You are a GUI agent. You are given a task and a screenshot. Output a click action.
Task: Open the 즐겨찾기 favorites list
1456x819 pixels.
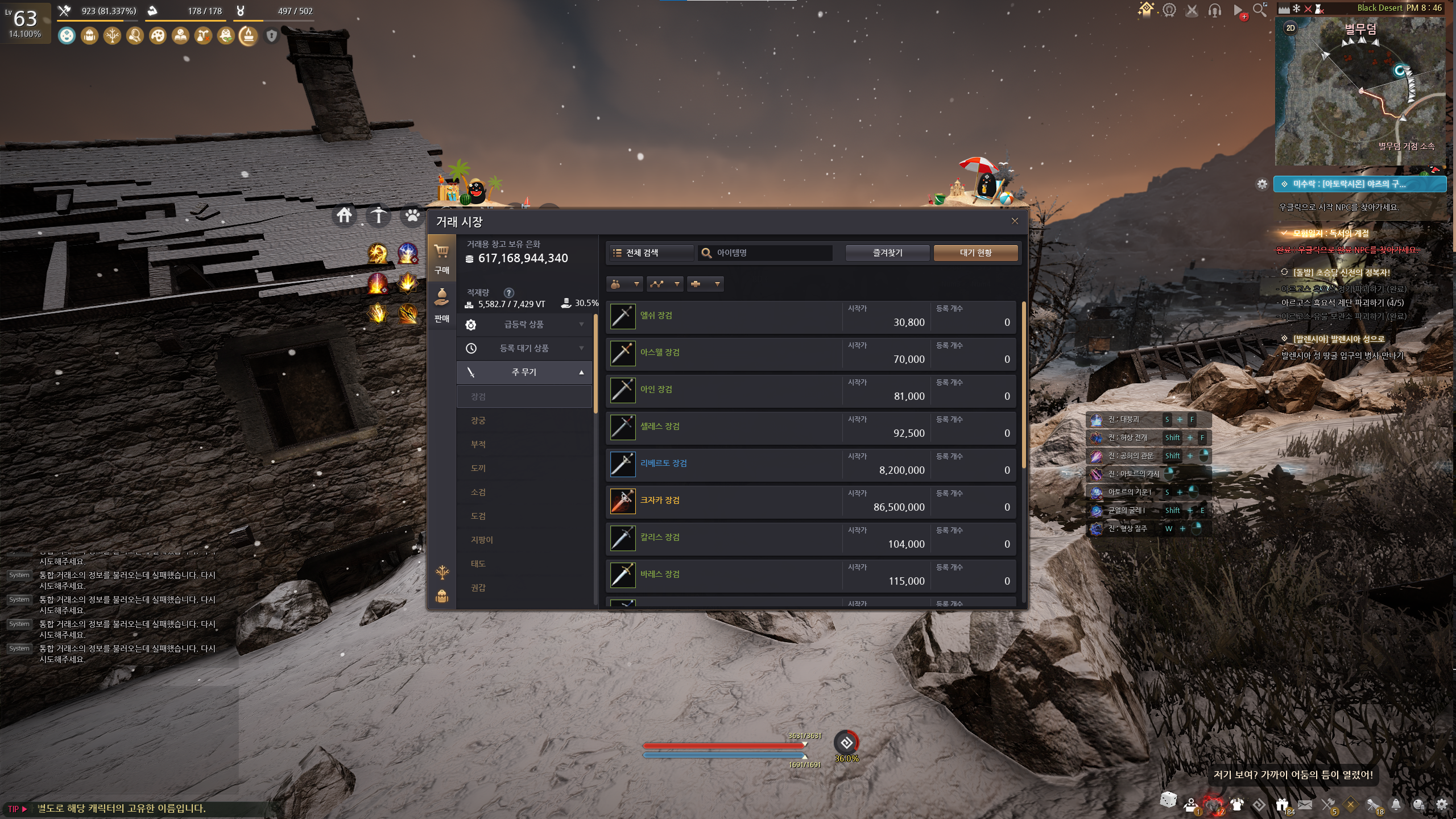point(887,253)
